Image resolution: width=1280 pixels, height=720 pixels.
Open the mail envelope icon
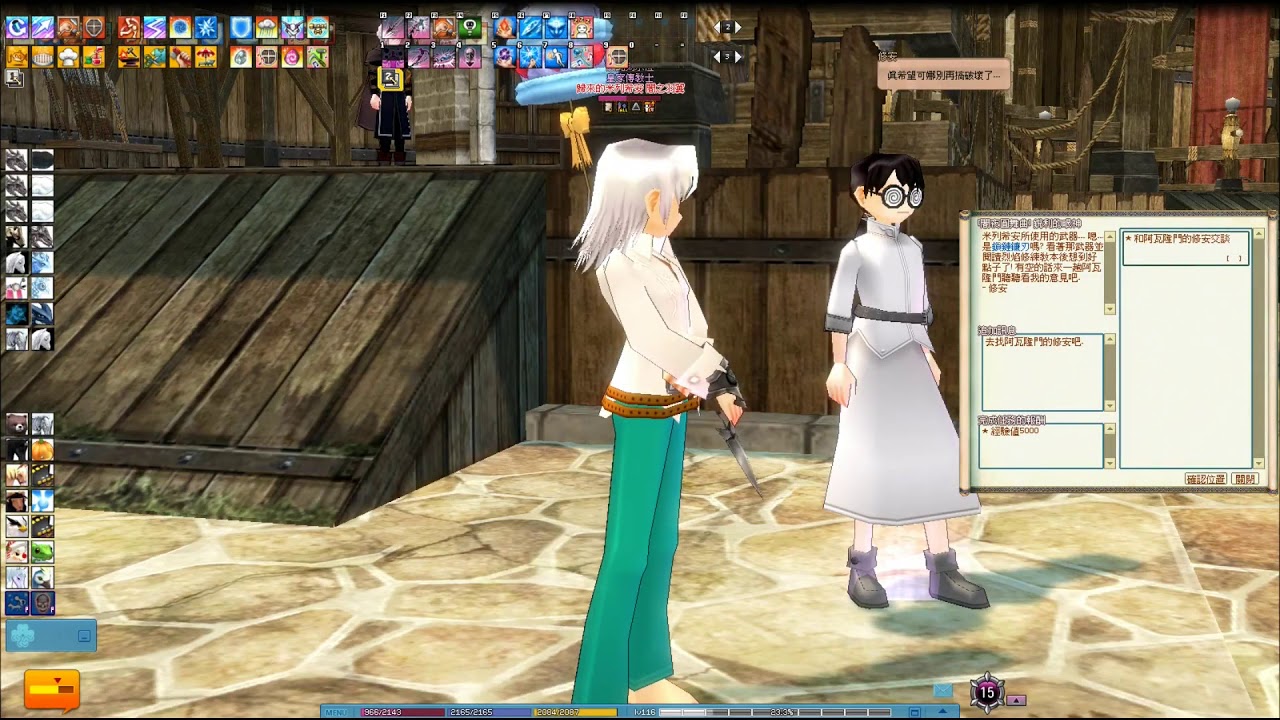(x=943, y=690)
